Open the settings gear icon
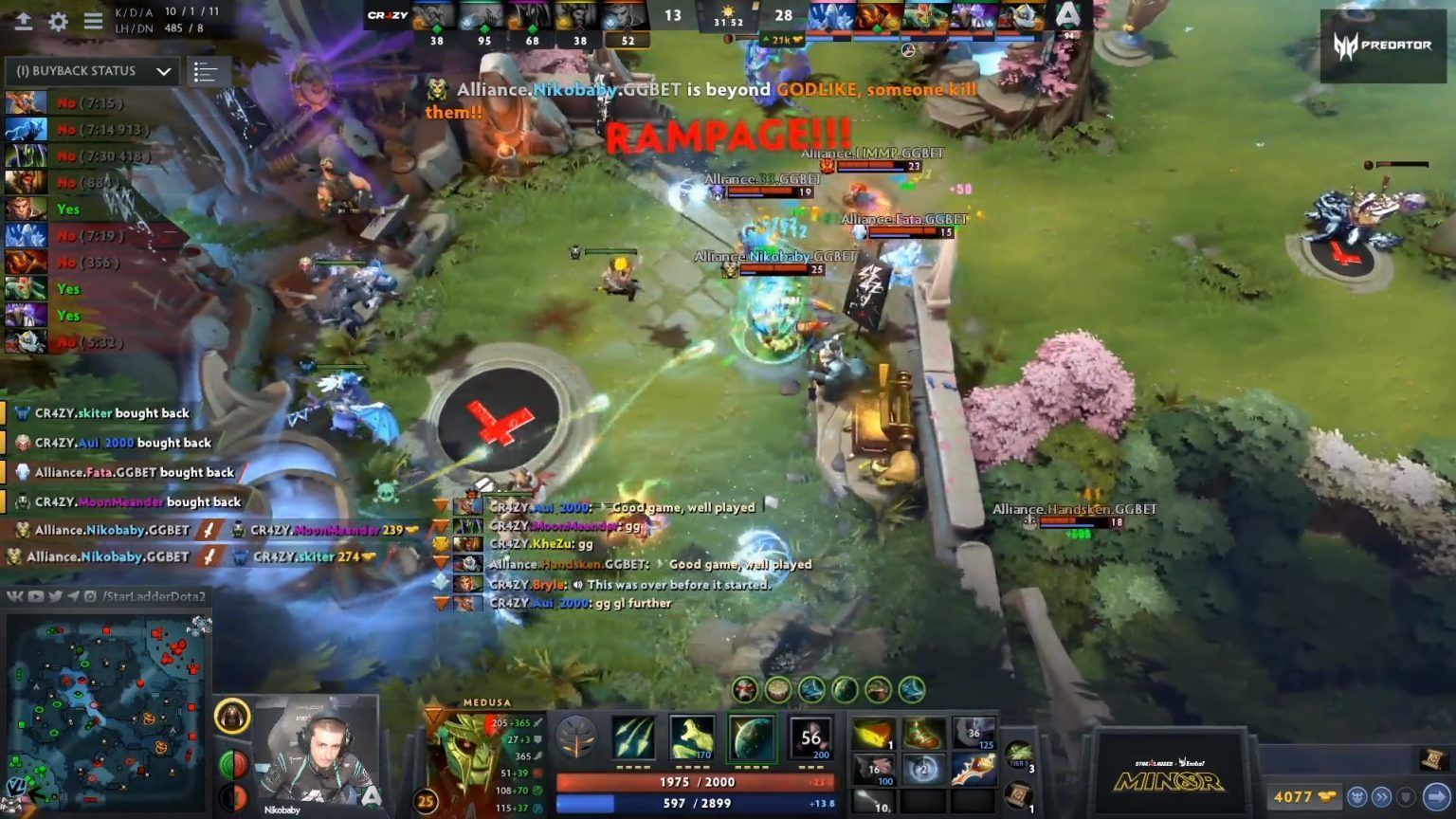1456x819 pixels. (x=58, y=22)
